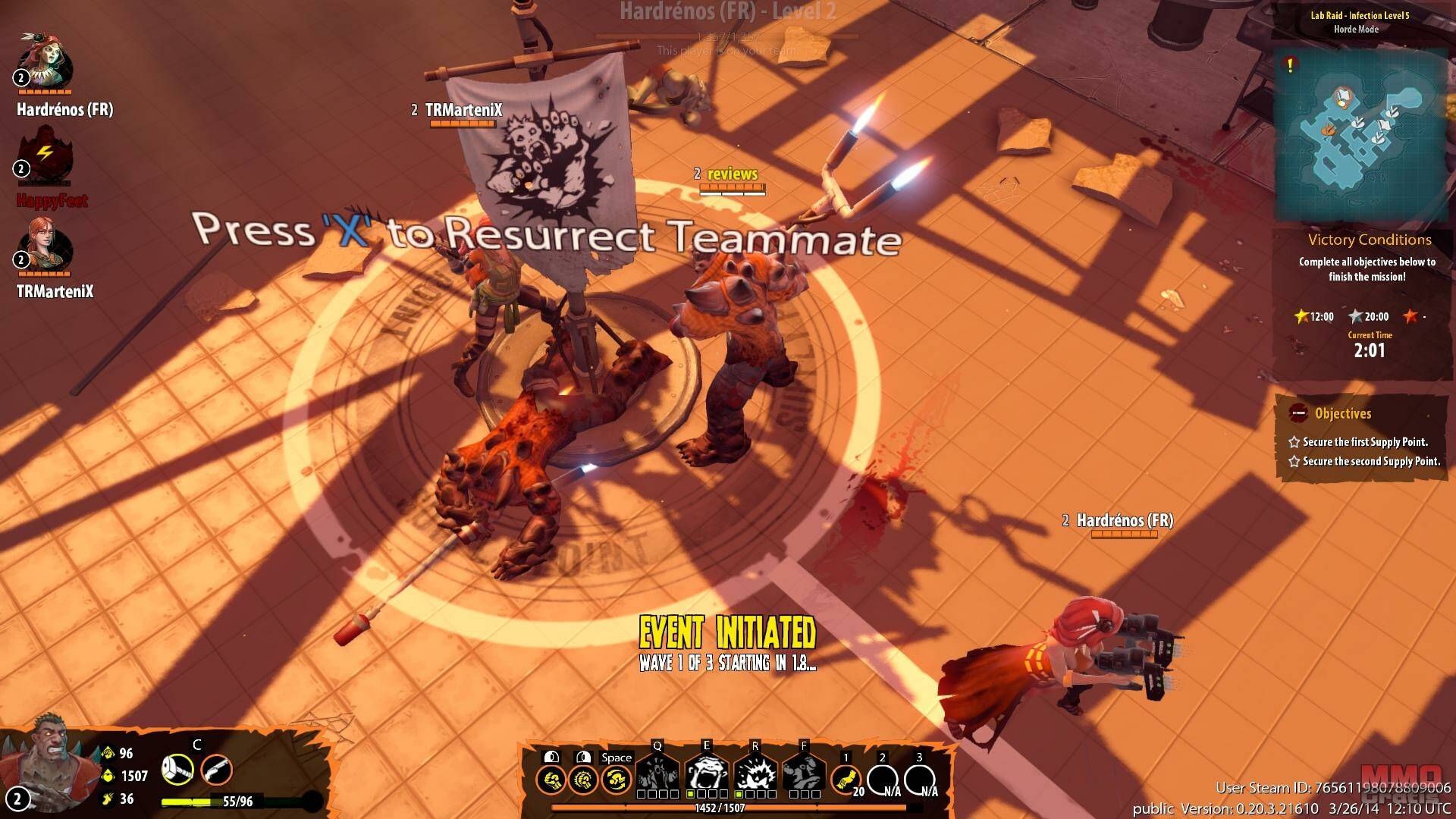Activate the Space dodge roll ability
1456x819 pixels.
pos(616,779)
